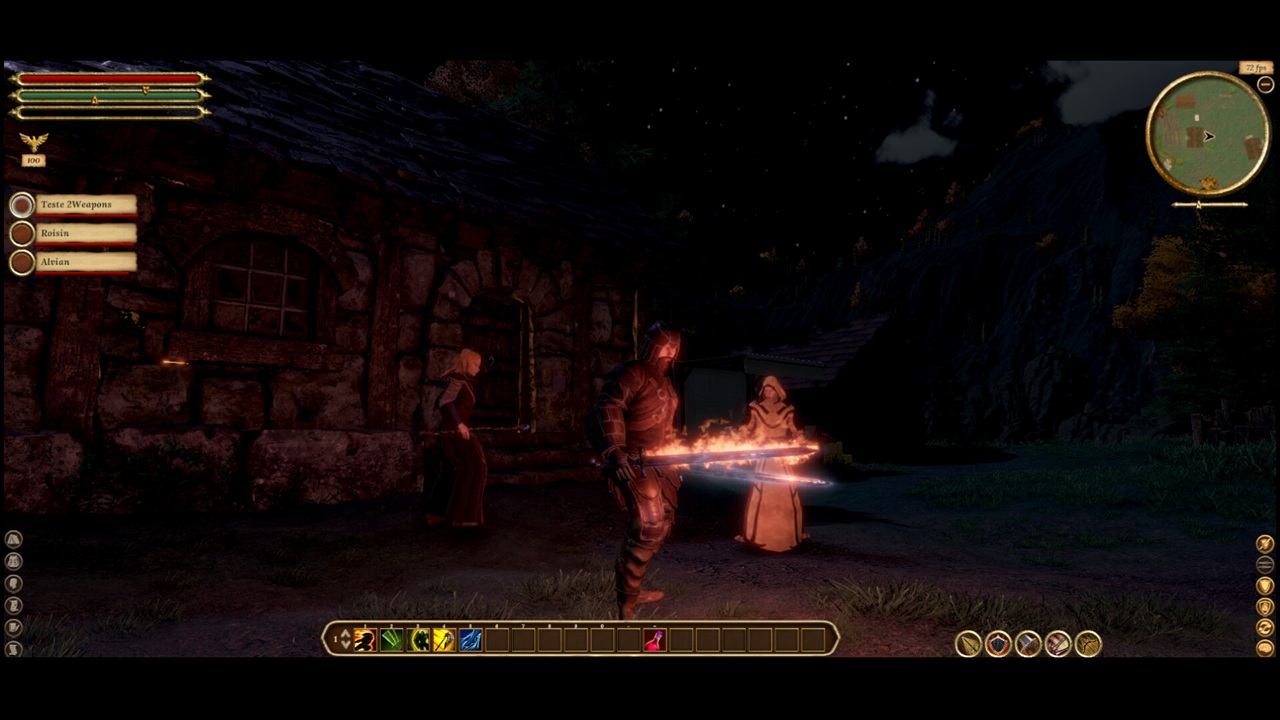Open the tent camp menu icon
1280x720 pixels.
point(14,539)
